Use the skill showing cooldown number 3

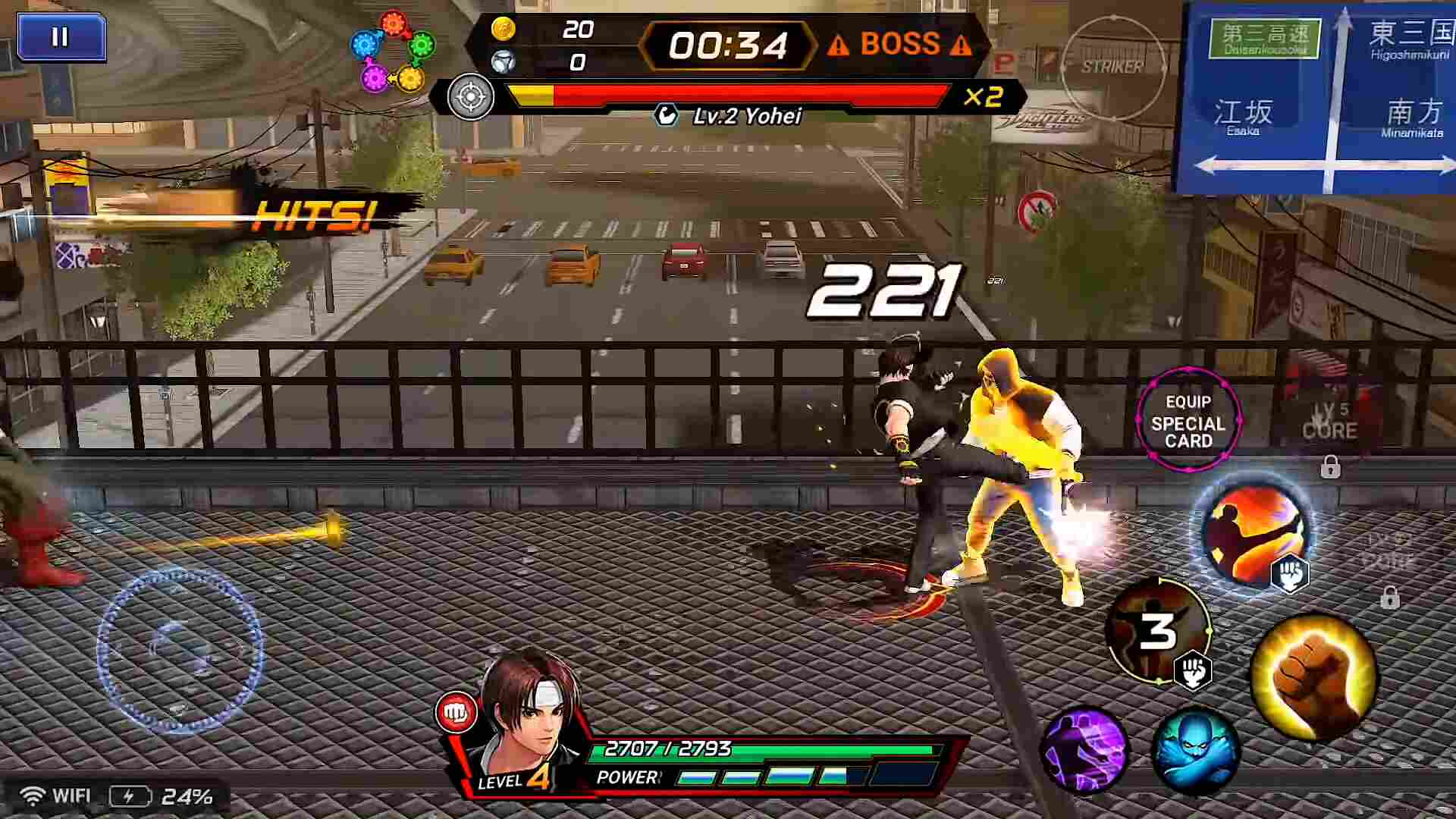click(x=1156, y=631)
